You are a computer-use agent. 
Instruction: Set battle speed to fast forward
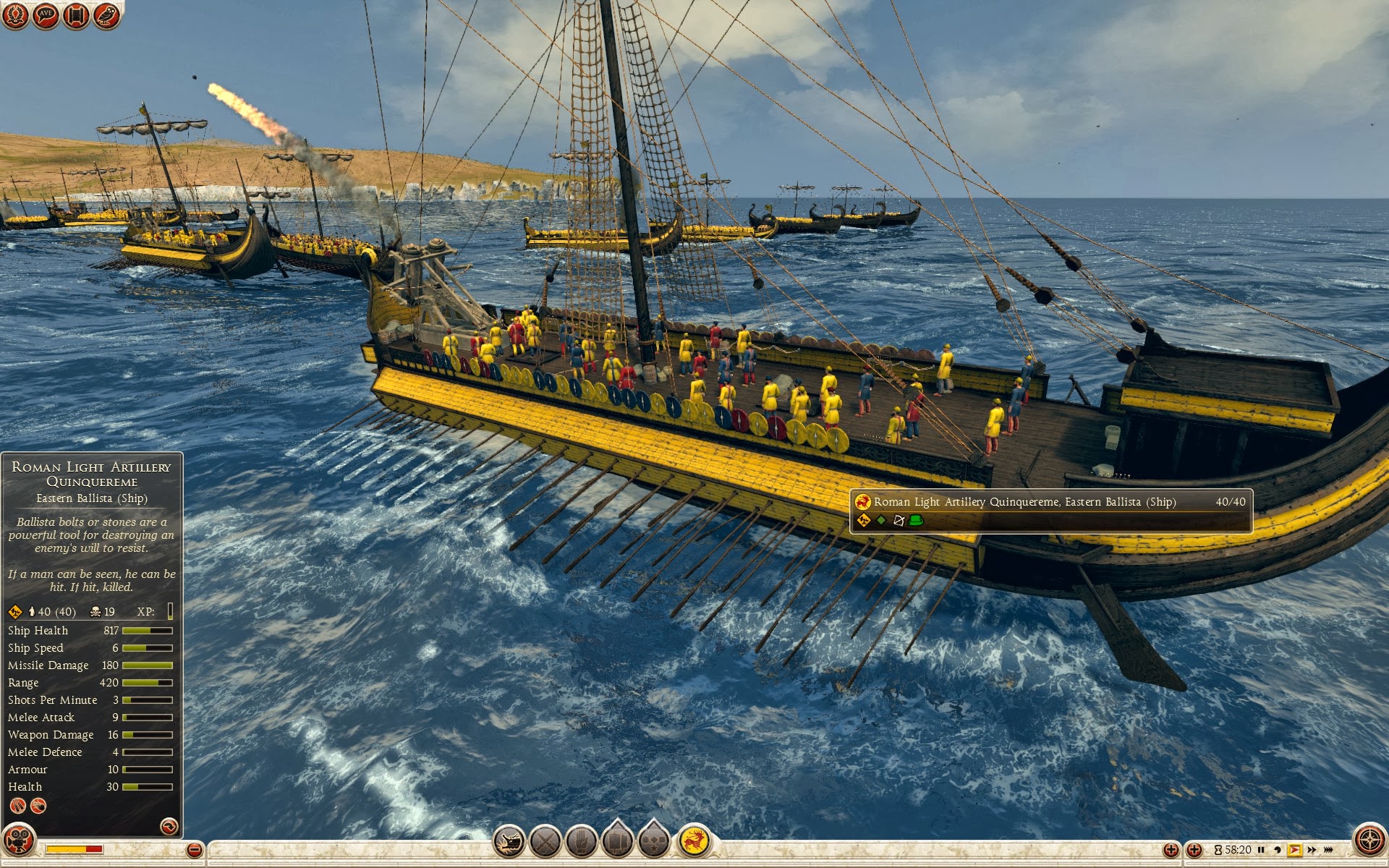tap(1312, 850)
